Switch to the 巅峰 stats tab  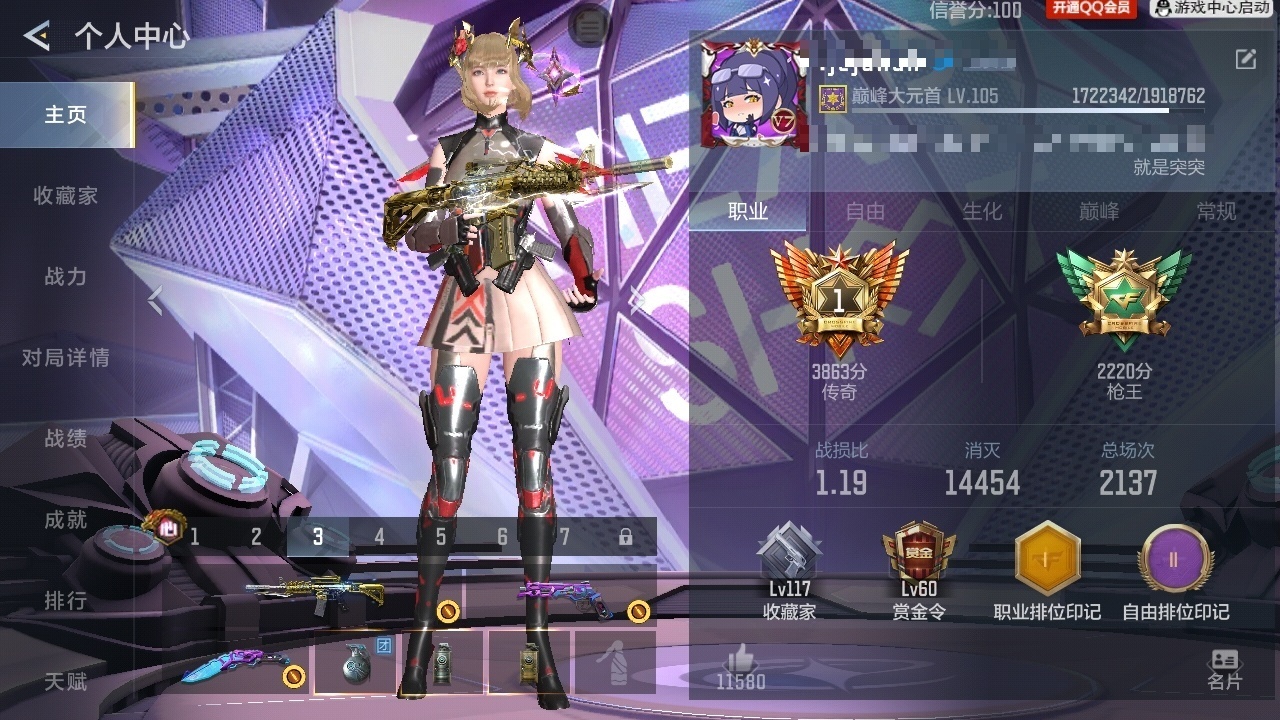pos(1099,211)
